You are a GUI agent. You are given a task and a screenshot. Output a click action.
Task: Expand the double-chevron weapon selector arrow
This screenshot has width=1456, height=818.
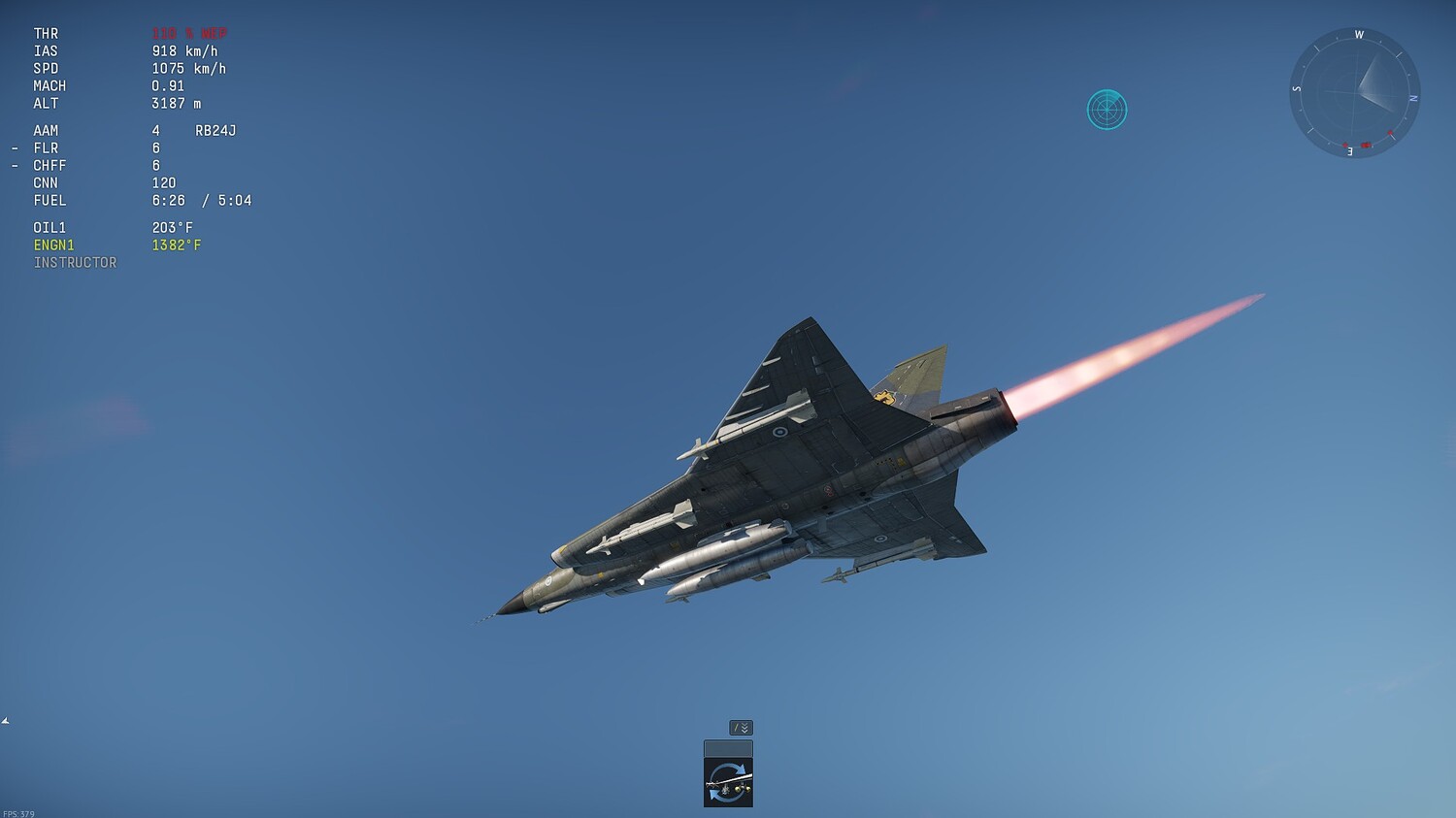[745, 727]
